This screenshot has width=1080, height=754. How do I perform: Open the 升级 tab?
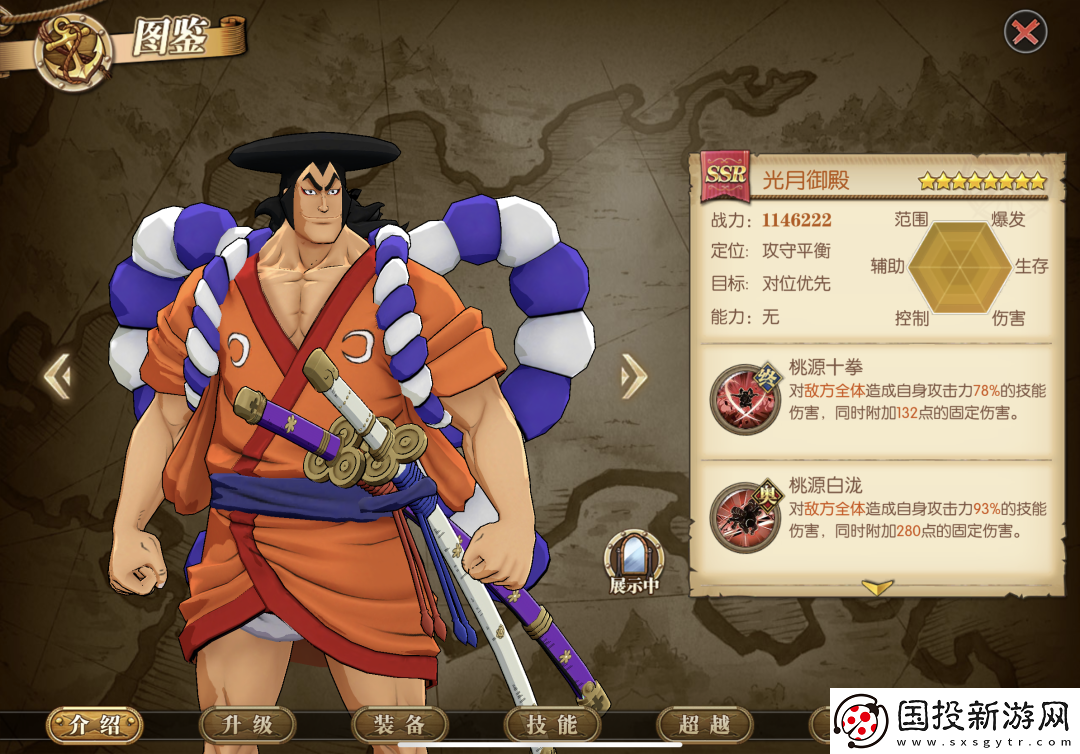coord(247,725)
